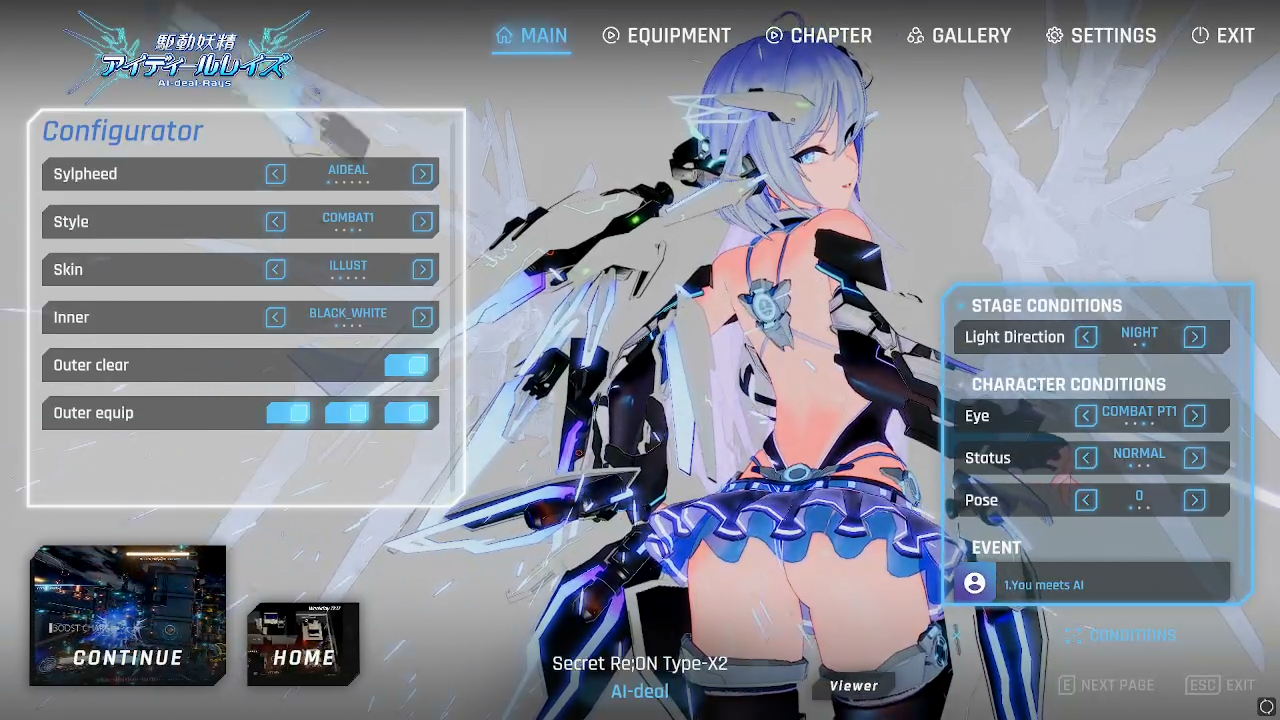The width and height of the screenshot is (1280, 720).
Task: Open the EQUIPMENT tab
Action: (666, 36)
